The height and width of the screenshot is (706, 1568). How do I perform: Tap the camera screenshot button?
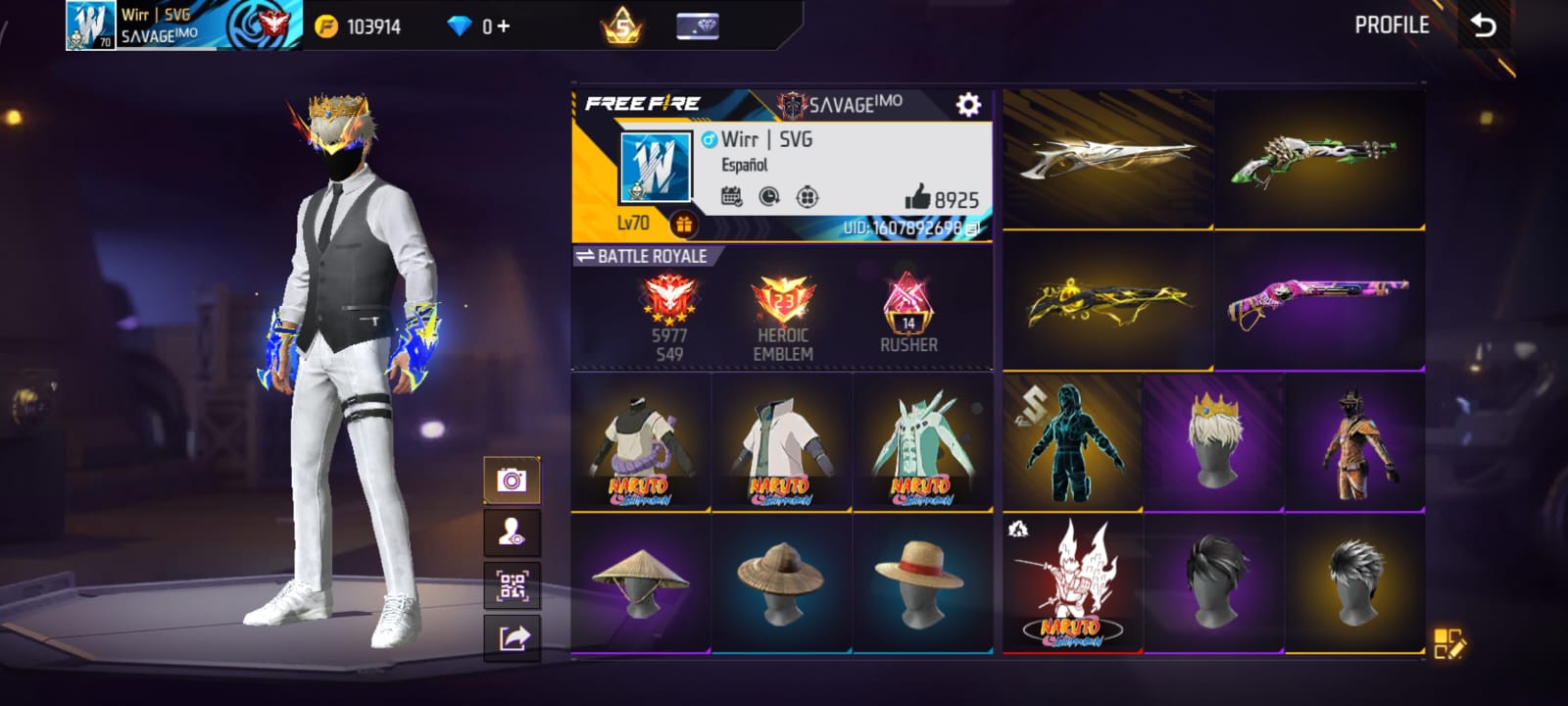click(512, 479)
